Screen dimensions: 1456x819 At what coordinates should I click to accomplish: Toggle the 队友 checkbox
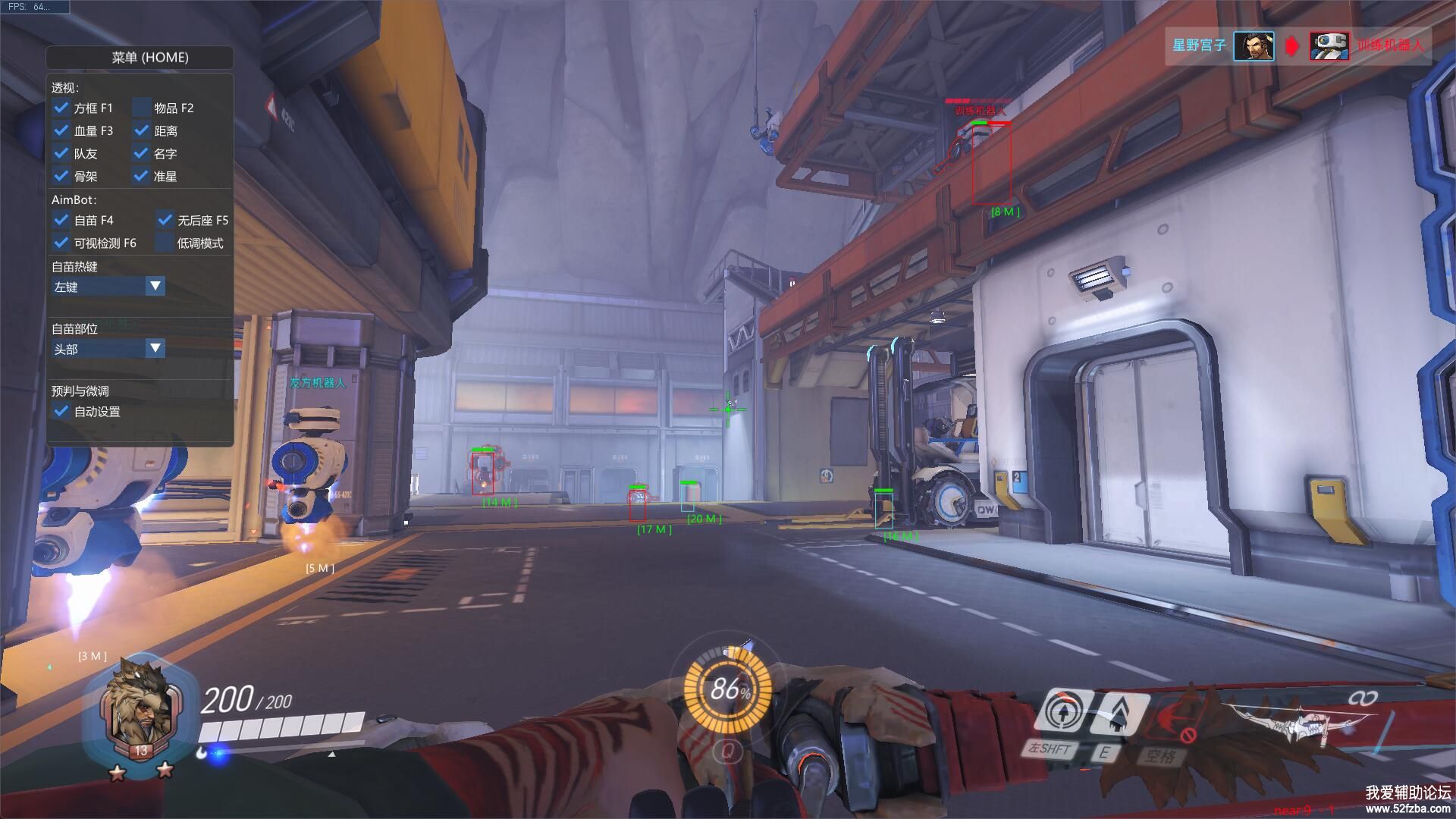coord(61,153)
